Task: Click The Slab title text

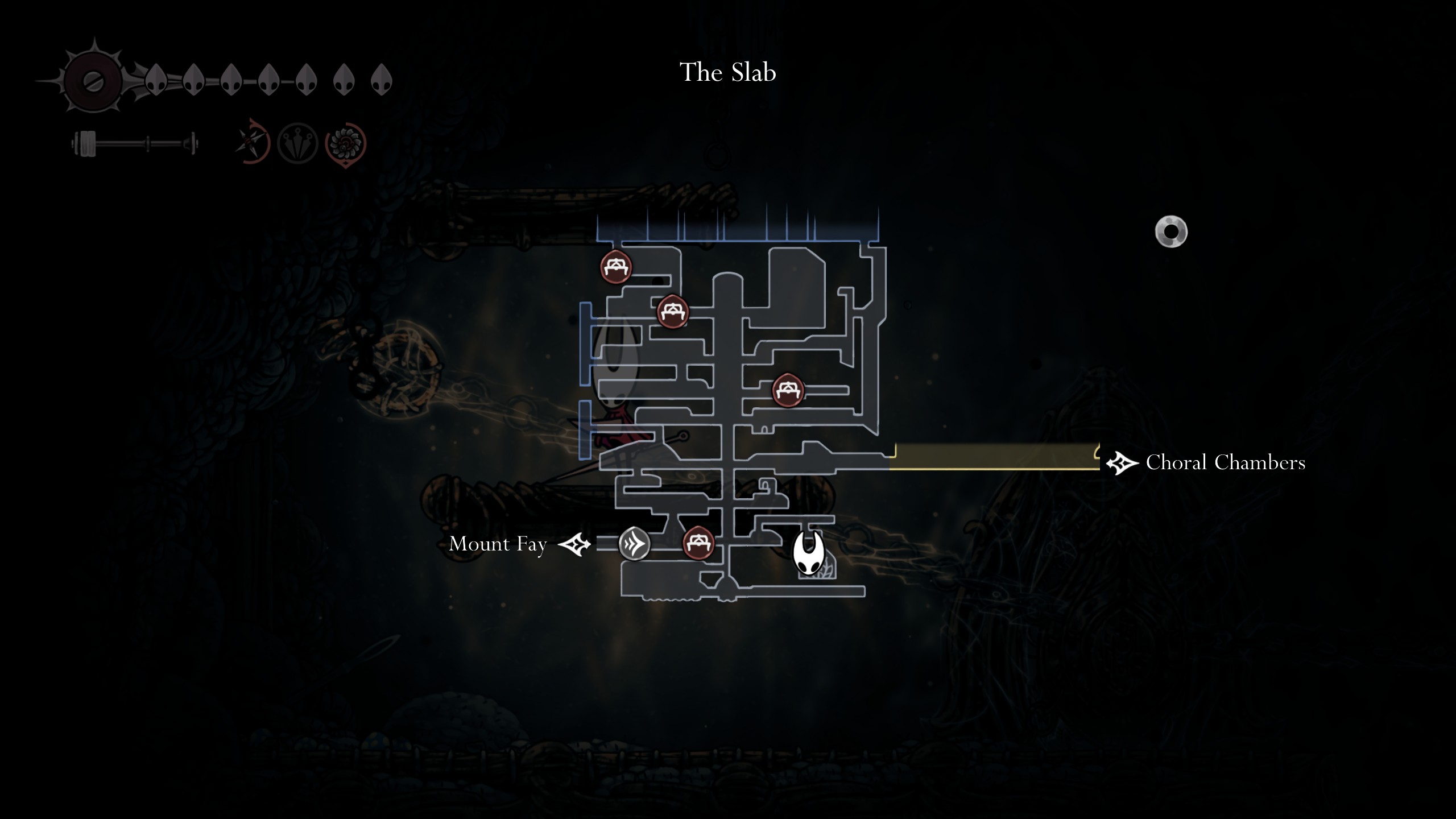Action: tap(728, 72)
